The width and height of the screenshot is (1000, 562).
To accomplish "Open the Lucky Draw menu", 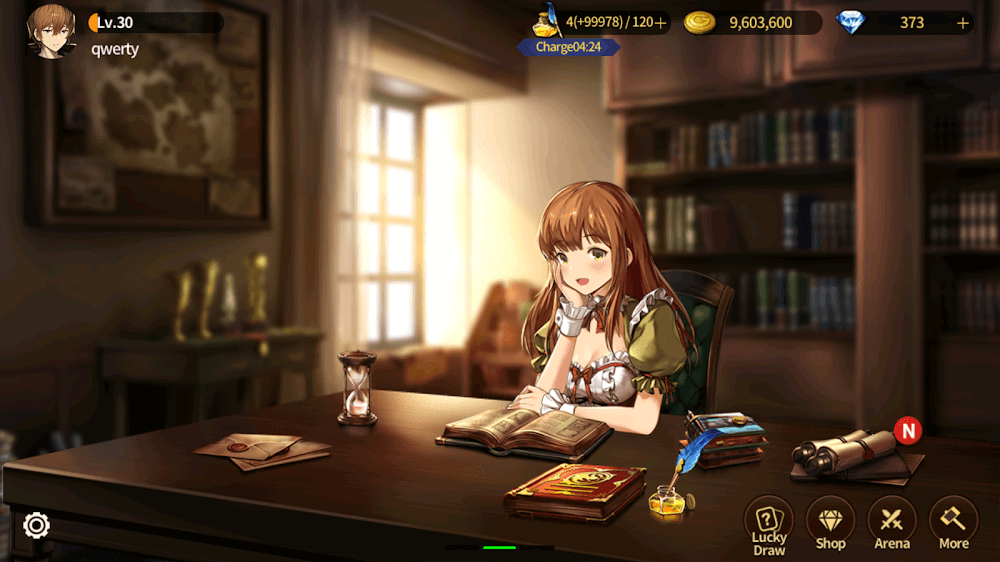I will click(768, 524).
